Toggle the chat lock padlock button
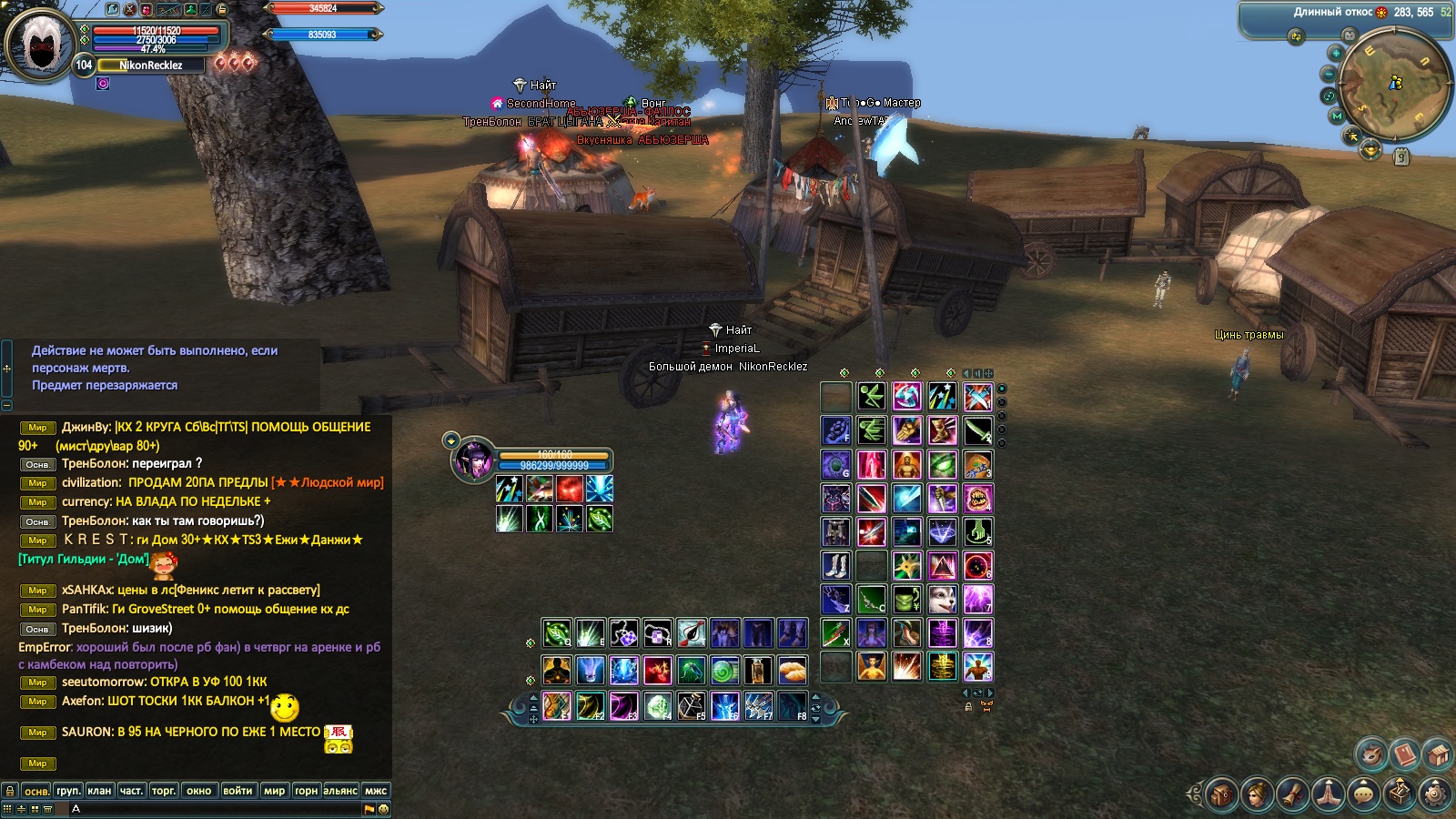 click(x=10, y=791)
